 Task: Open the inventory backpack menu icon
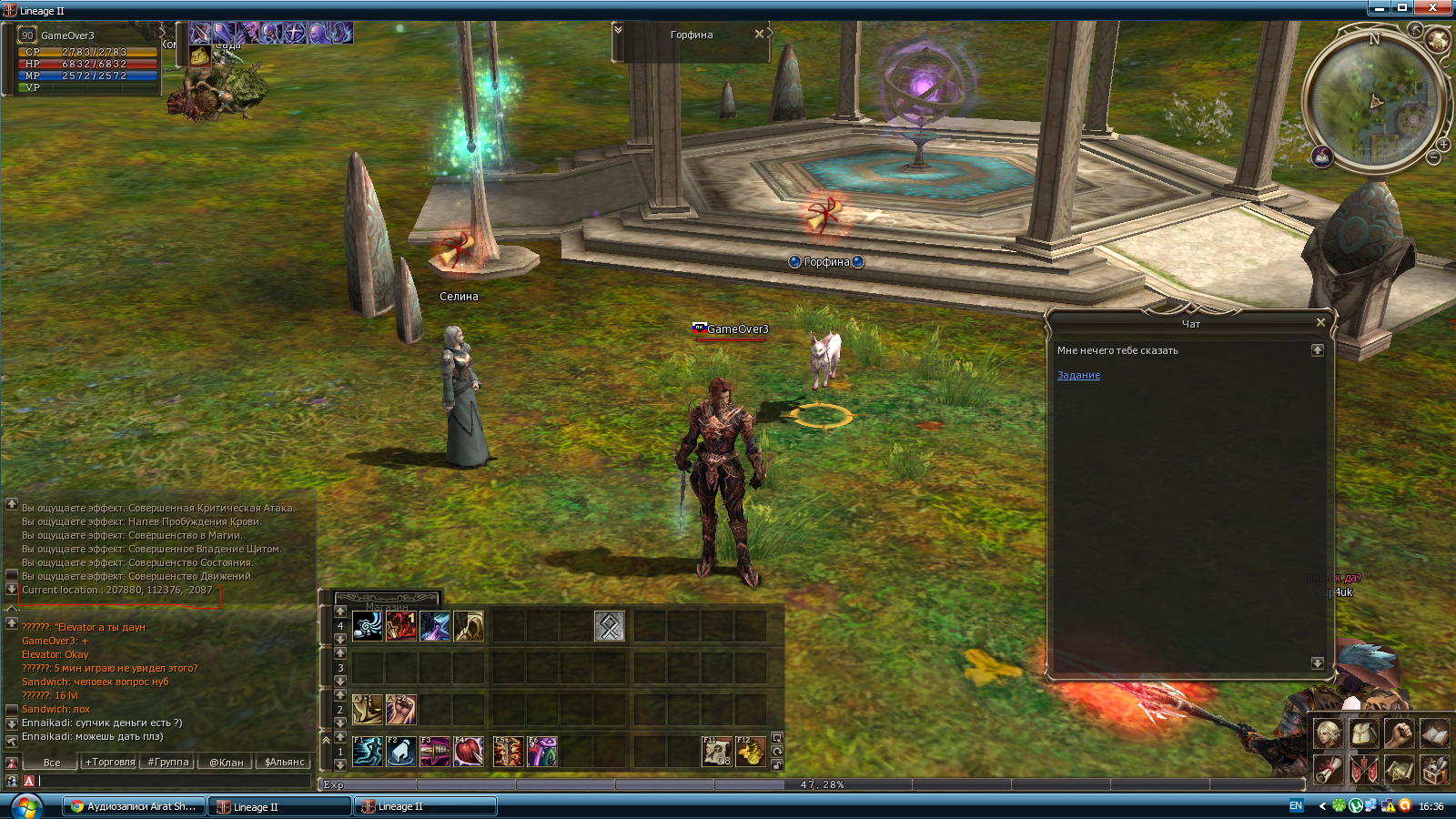pos(1363,733)
